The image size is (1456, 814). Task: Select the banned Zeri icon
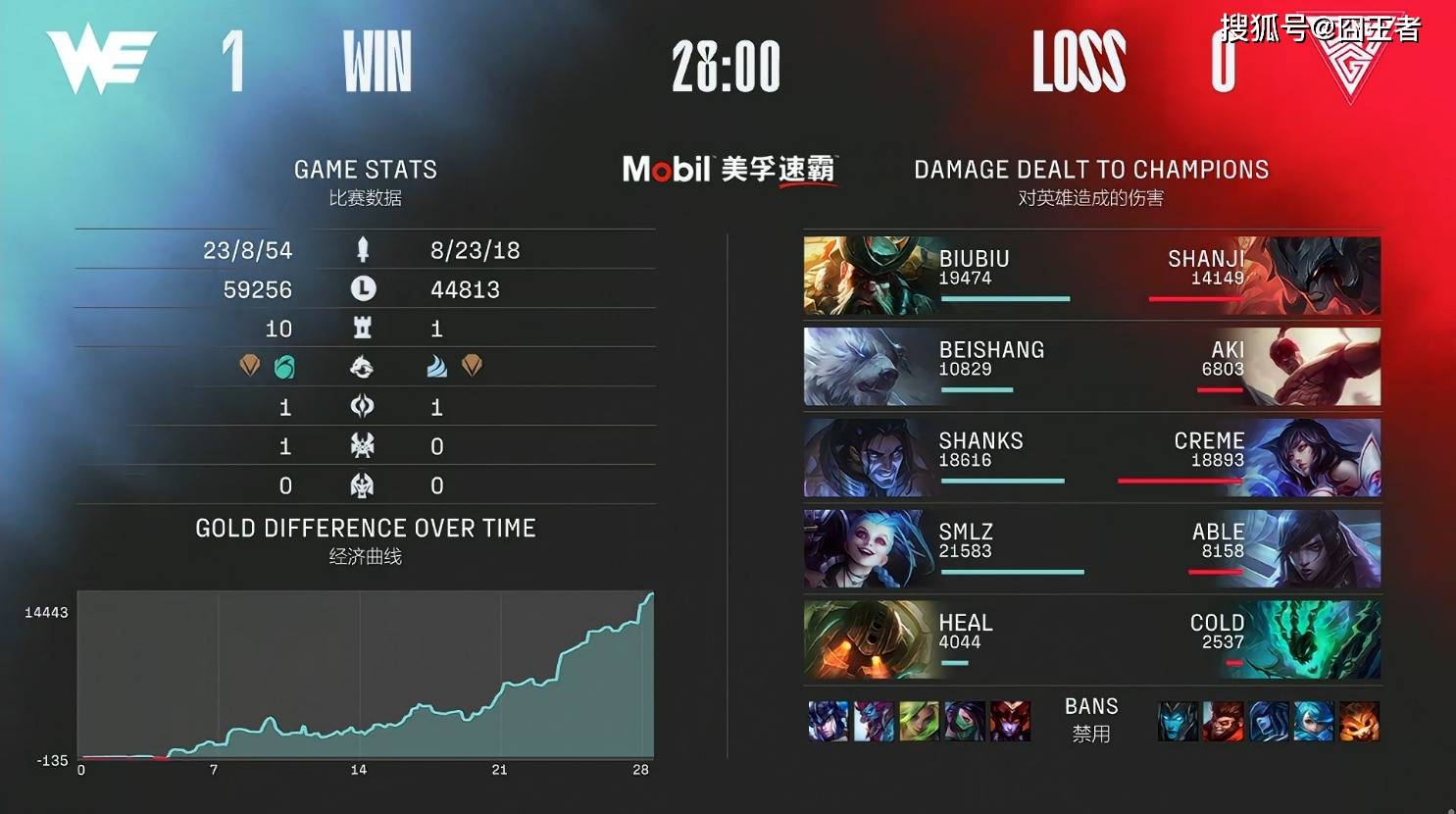tap(920, 721)
